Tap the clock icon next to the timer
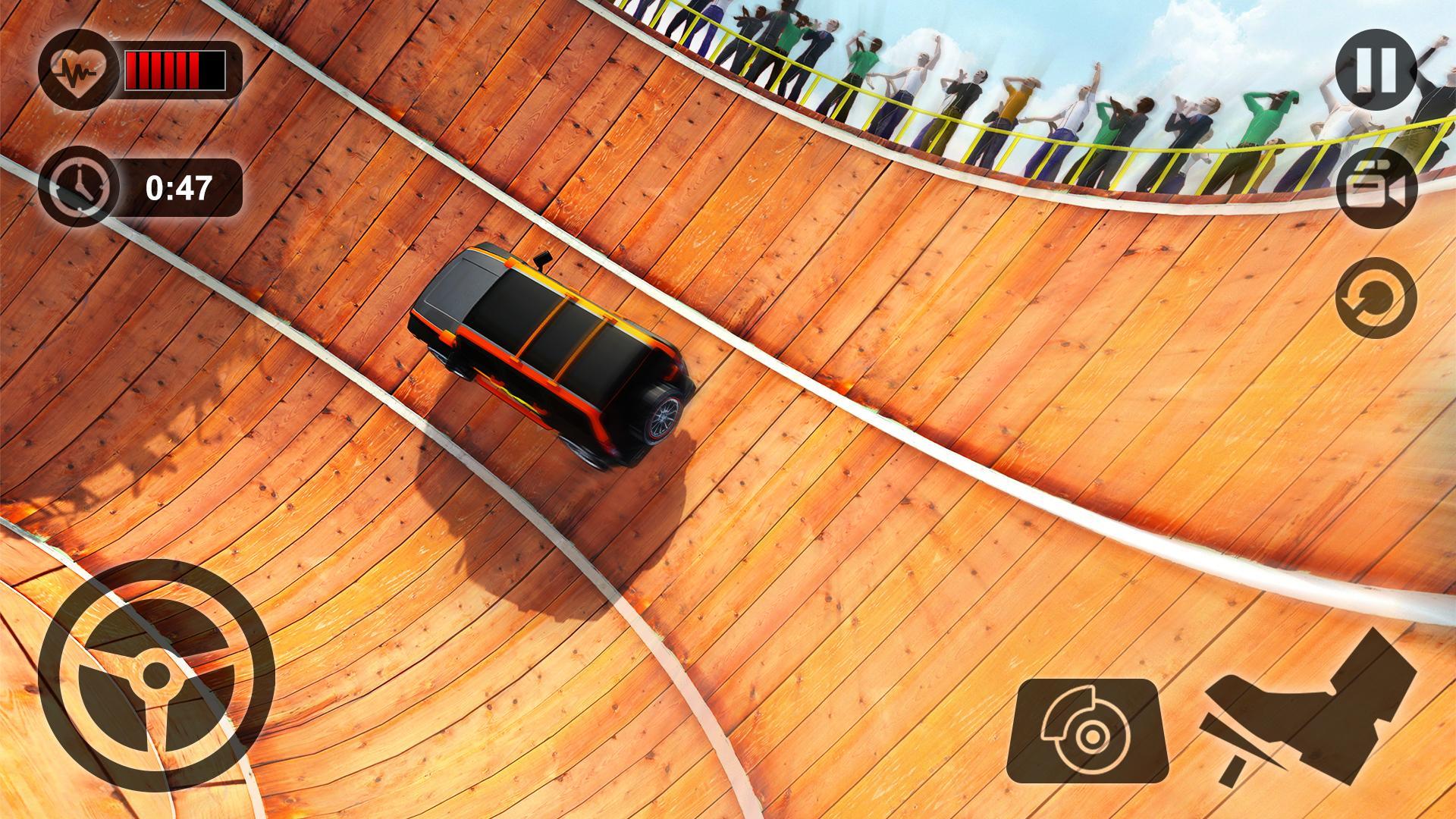The image size is (1456, 819). [80, 184]
